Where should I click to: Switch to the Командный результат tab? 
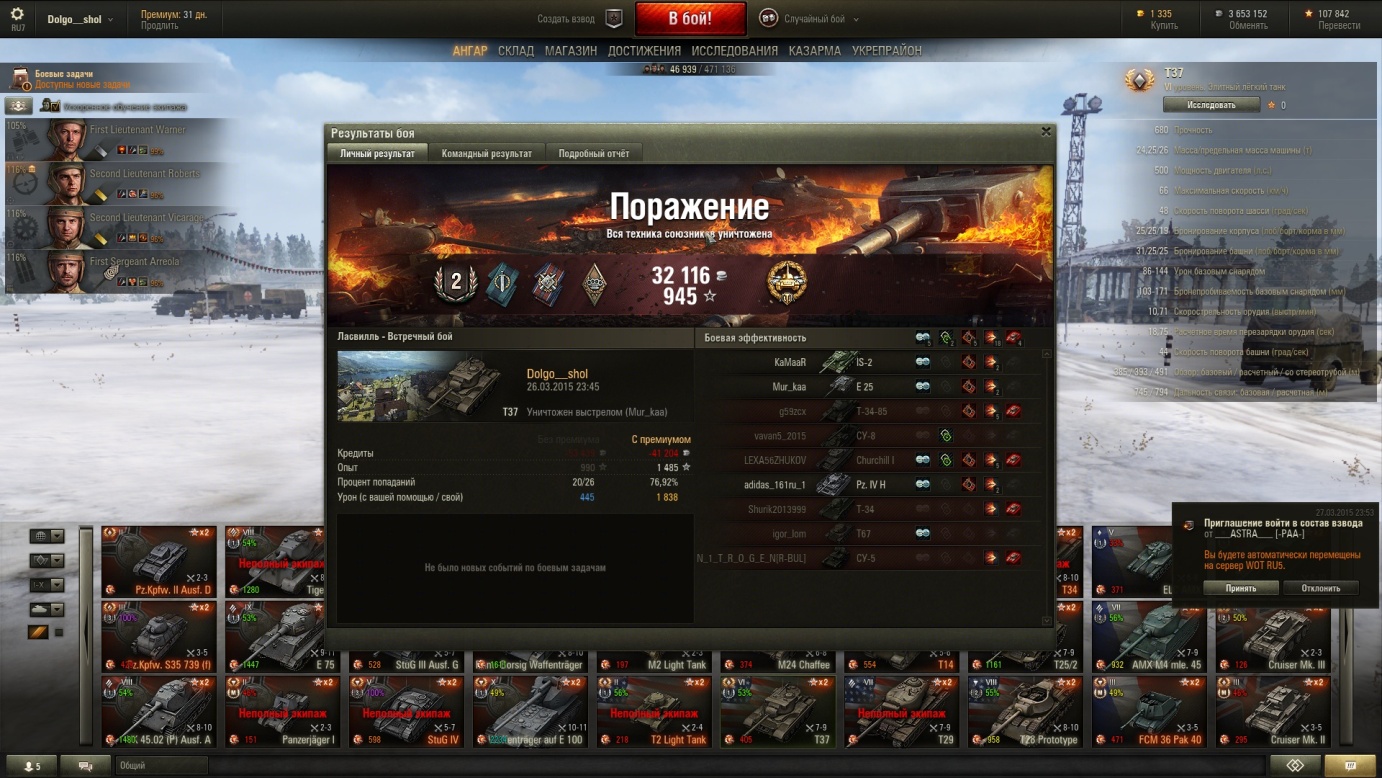click(487, 153)
